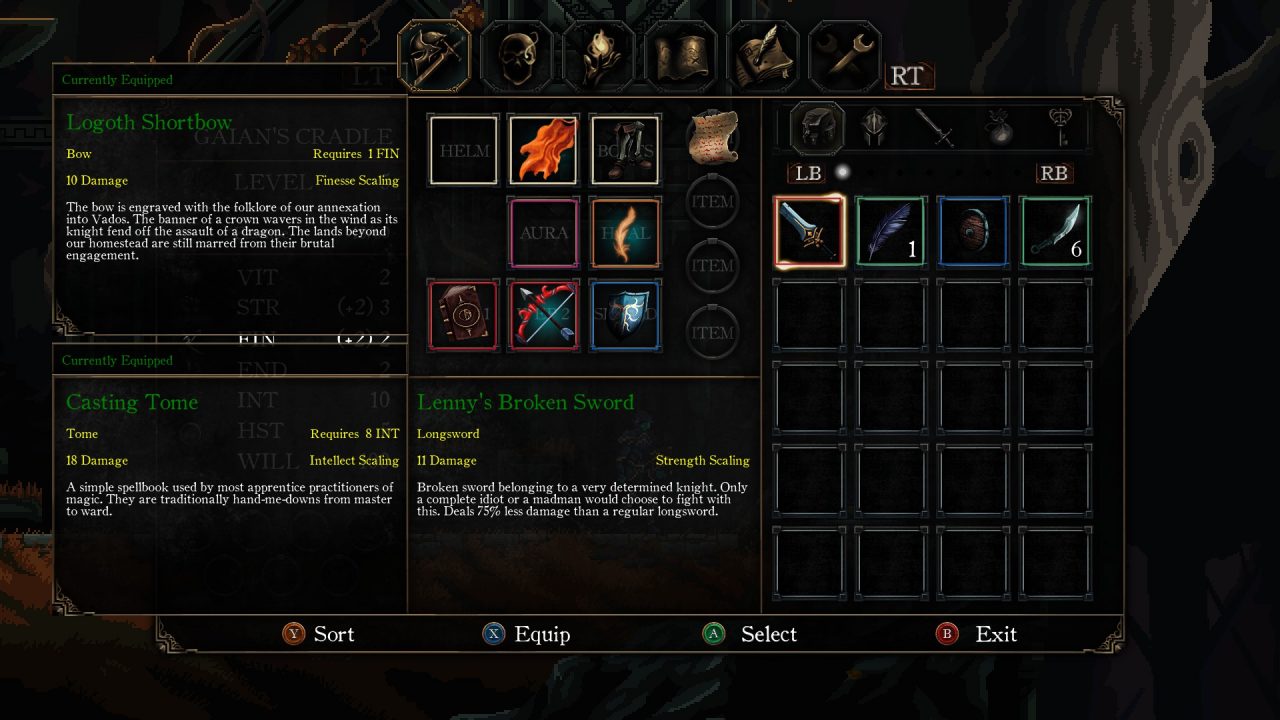Viewport: 1280px width, 720px height.
Task: Select the empty HELM equipment slot
Action: [464, 151]
